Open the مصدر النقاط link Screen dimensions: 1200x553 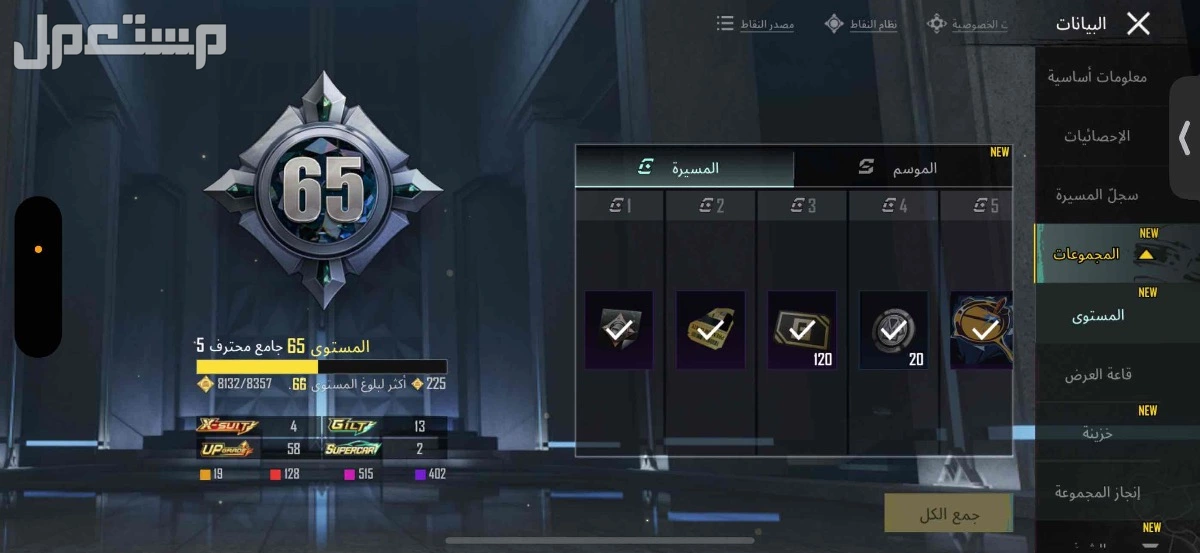(756, 23)
